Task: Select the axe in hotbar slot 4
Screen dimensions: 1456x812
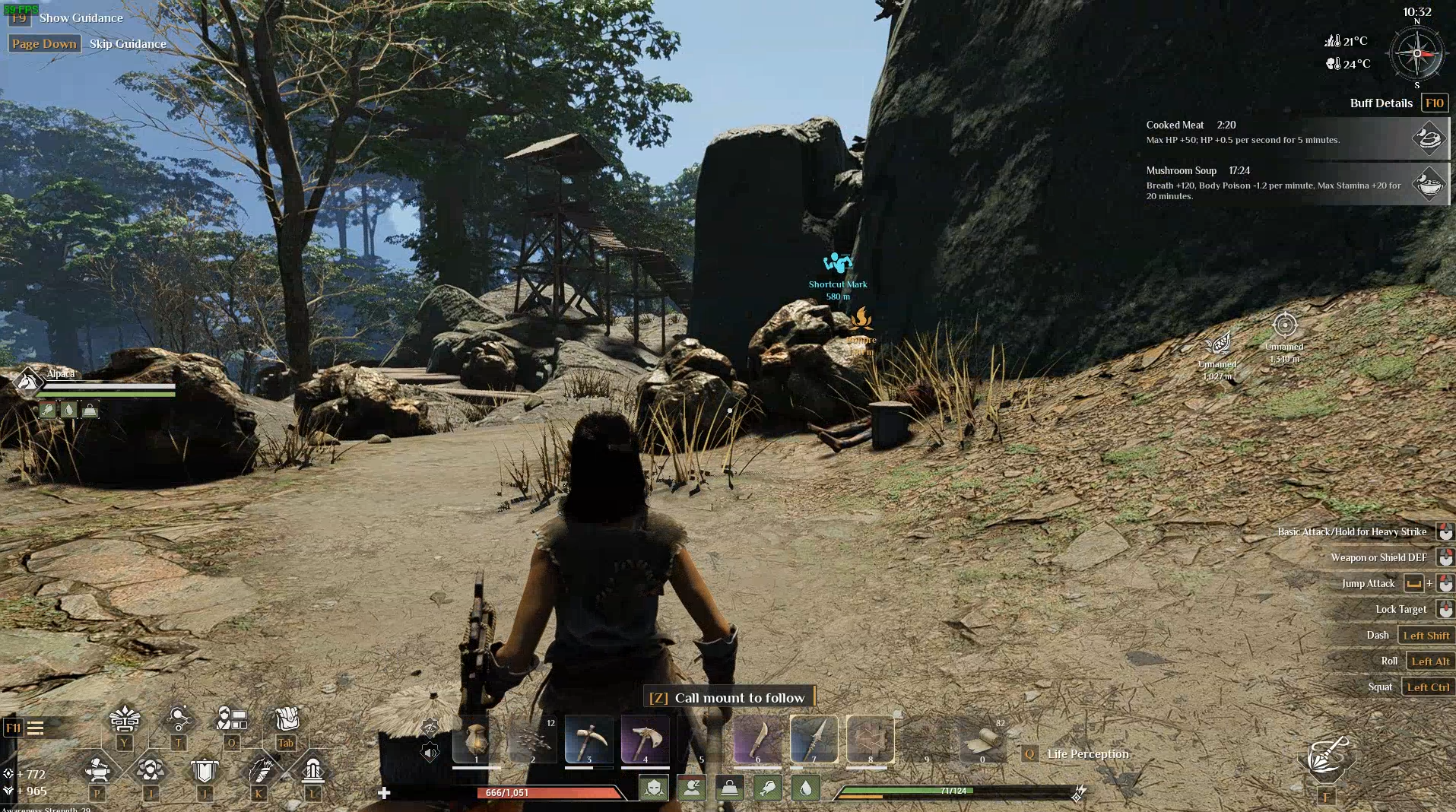Action: pos(645,738)
